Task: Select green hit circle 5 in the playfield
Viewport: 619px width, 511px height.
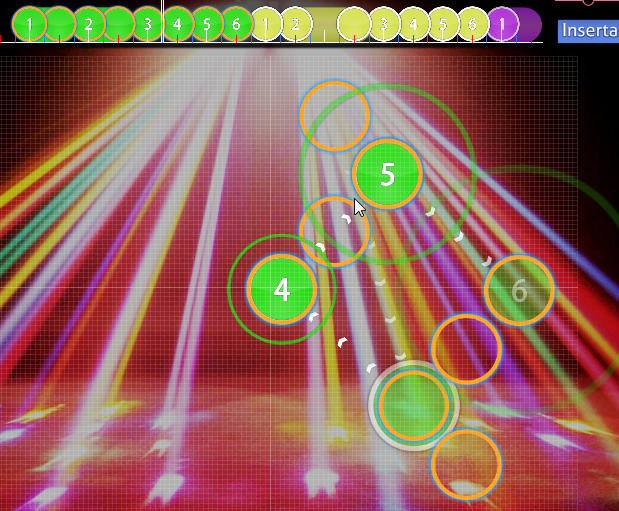Action: coord(387,175)
